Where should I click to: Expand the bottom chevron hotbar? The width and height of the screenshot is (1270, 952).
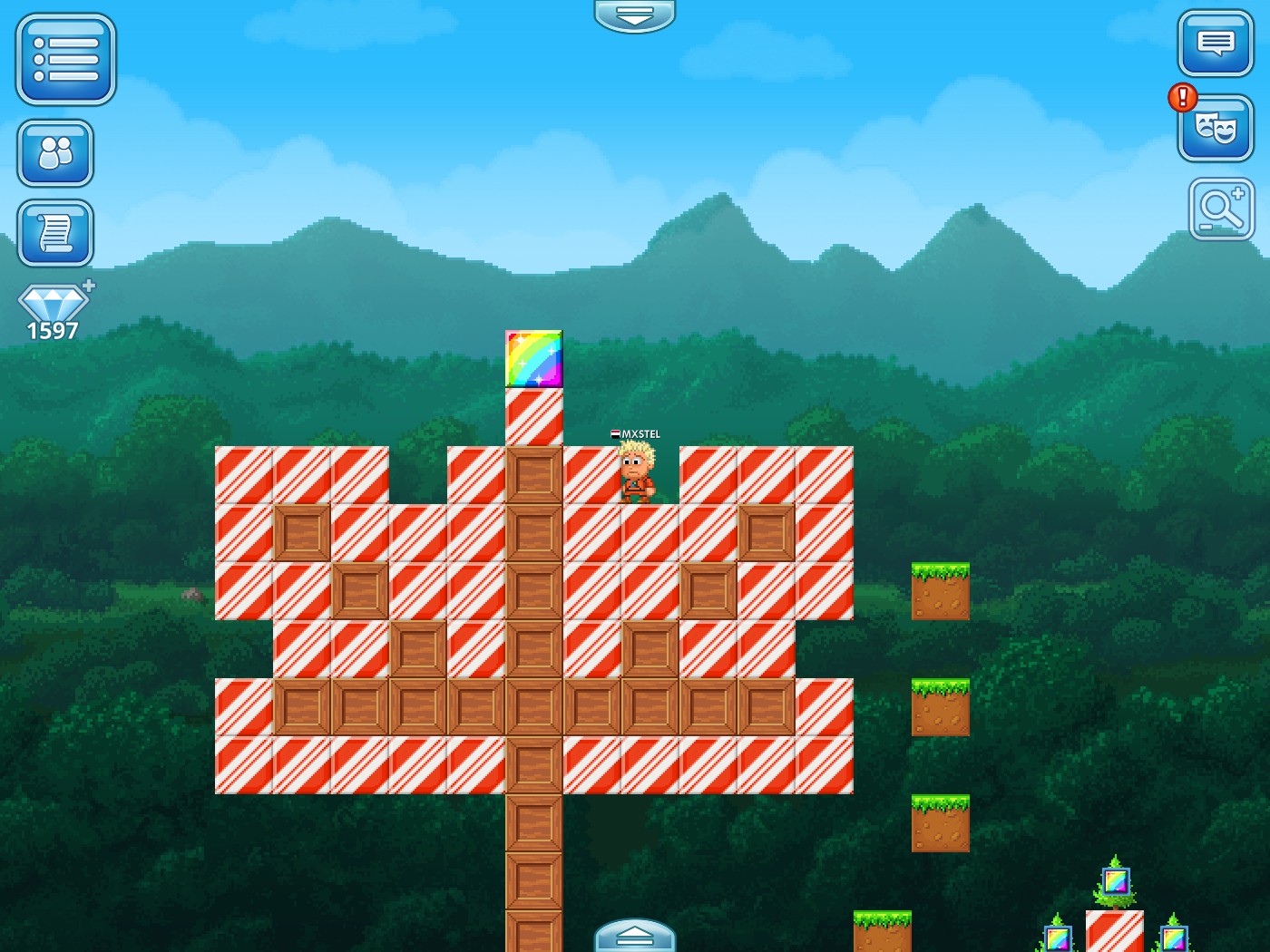634,938
